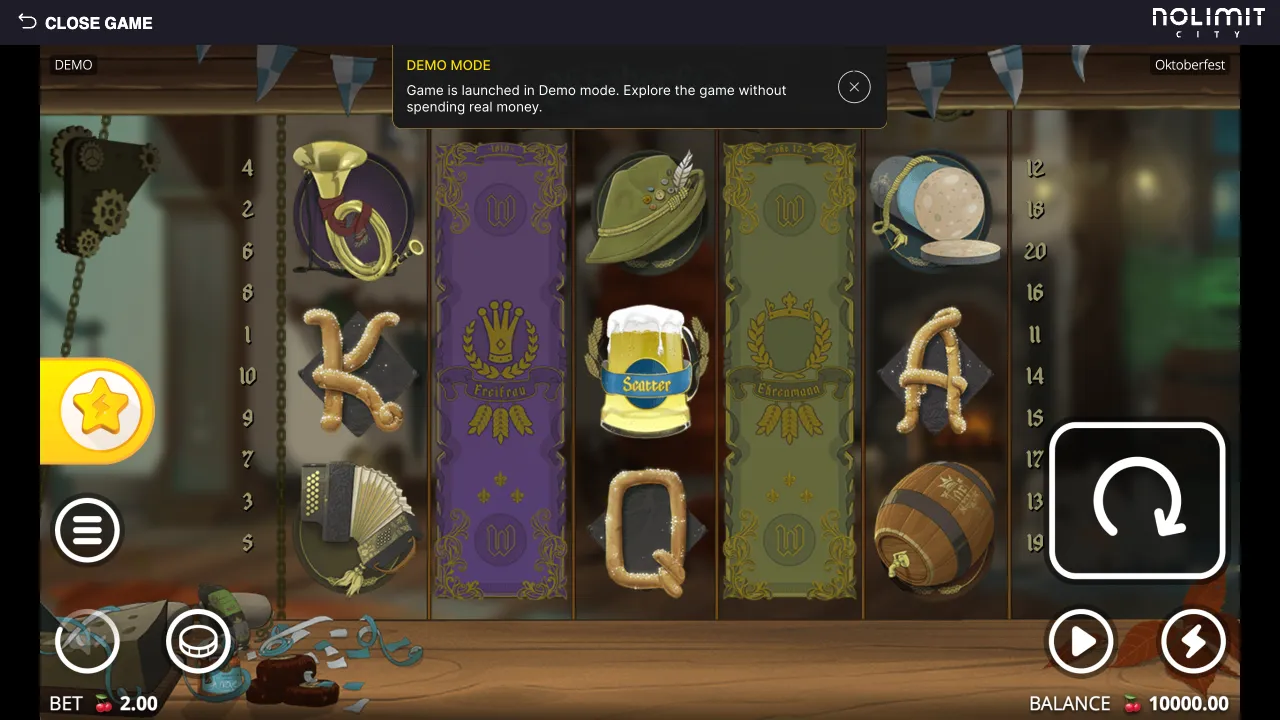Change bet using the coin stack button

(198, 641)
